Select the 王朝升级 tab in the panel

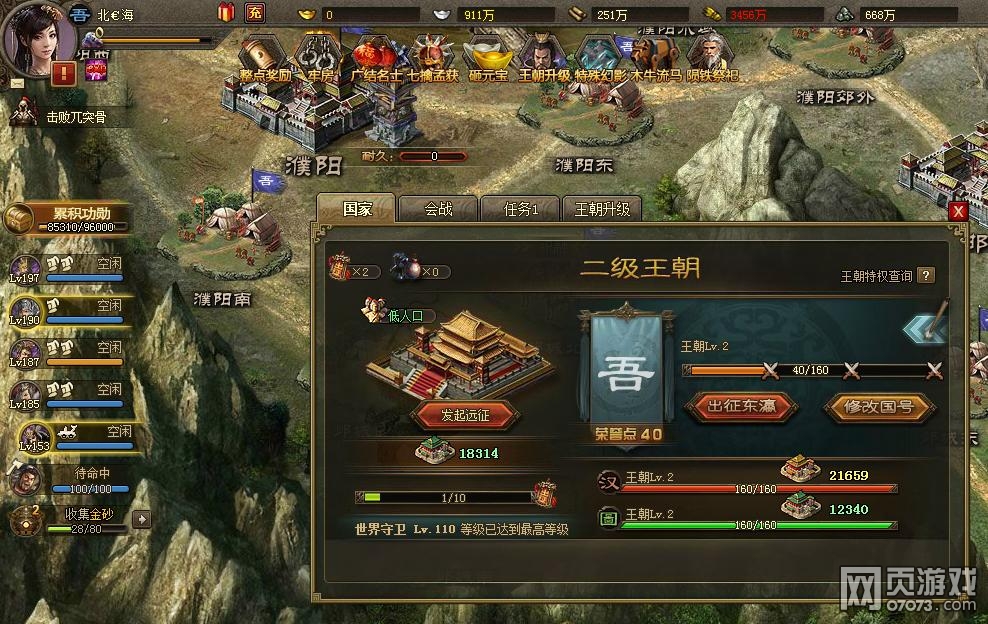pos(602,209)
